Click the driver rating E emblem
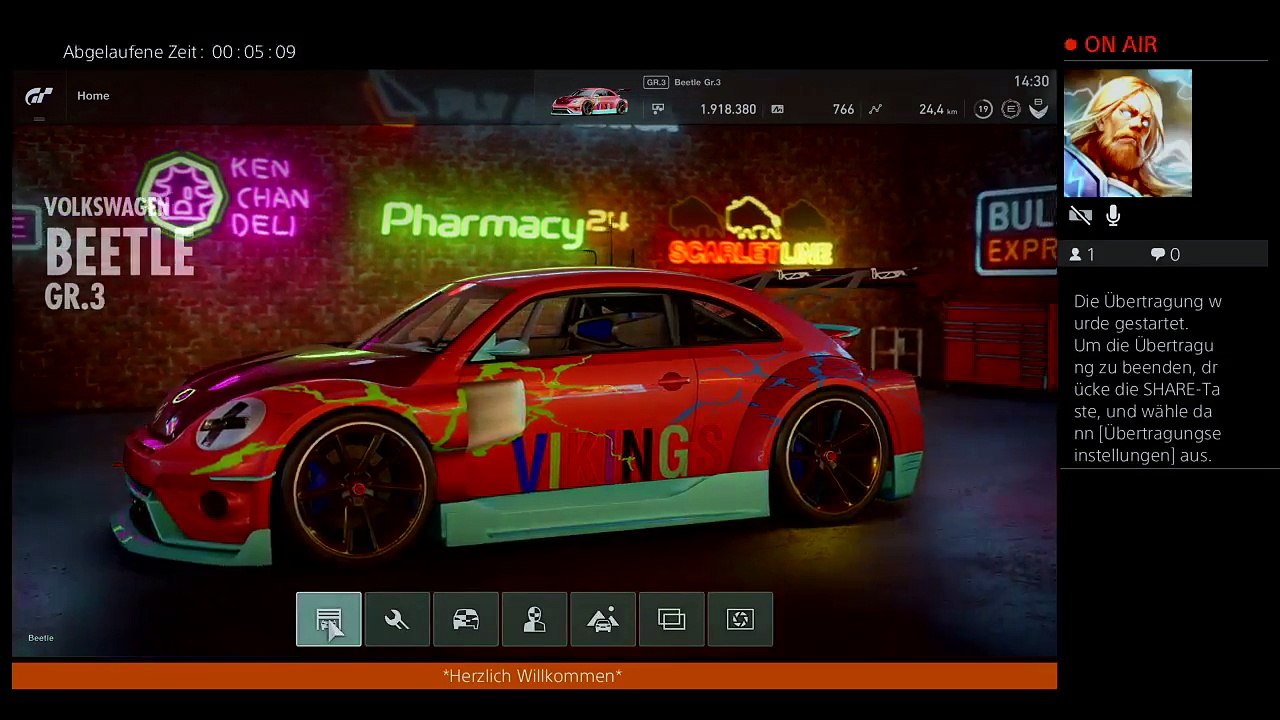 point(1011,109)
